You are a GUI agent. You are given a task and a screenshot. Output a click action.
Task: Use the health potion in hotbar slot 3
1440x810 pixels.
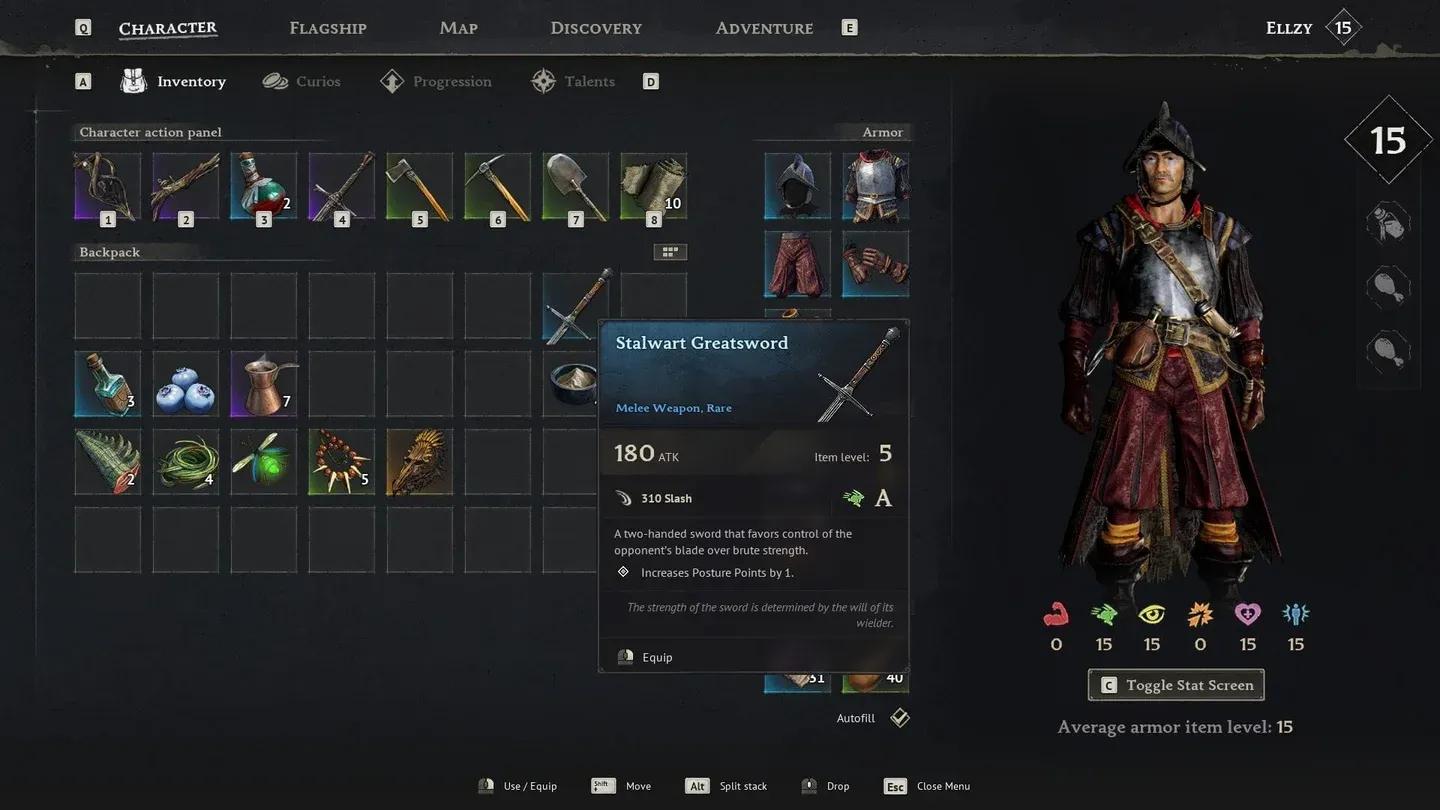click(x=263, y=185)
